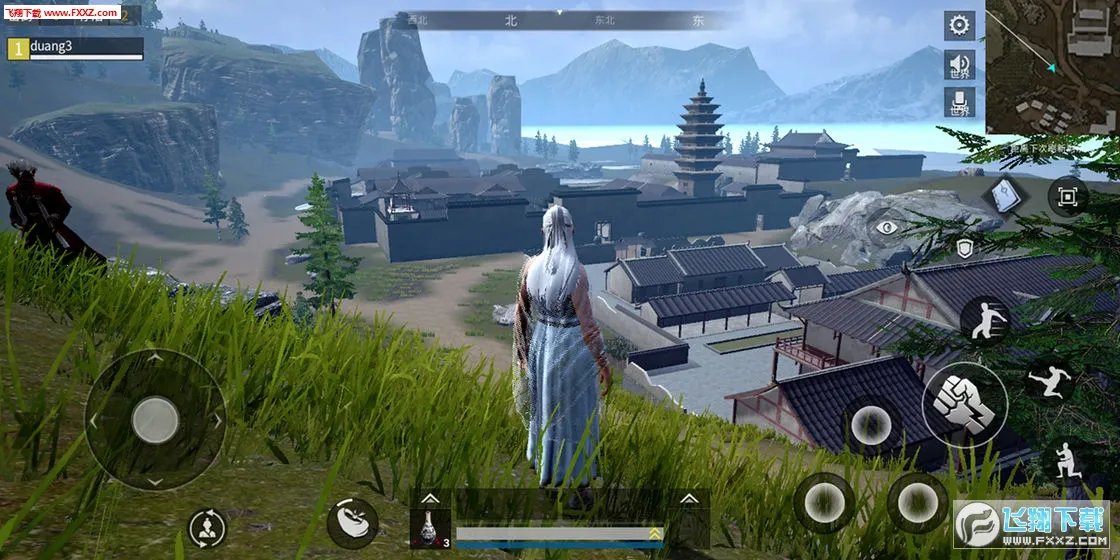1120x560 pixels.
Task: Perform the flying kick skill
Action: pyautogui.click(x=1051, y=380)
